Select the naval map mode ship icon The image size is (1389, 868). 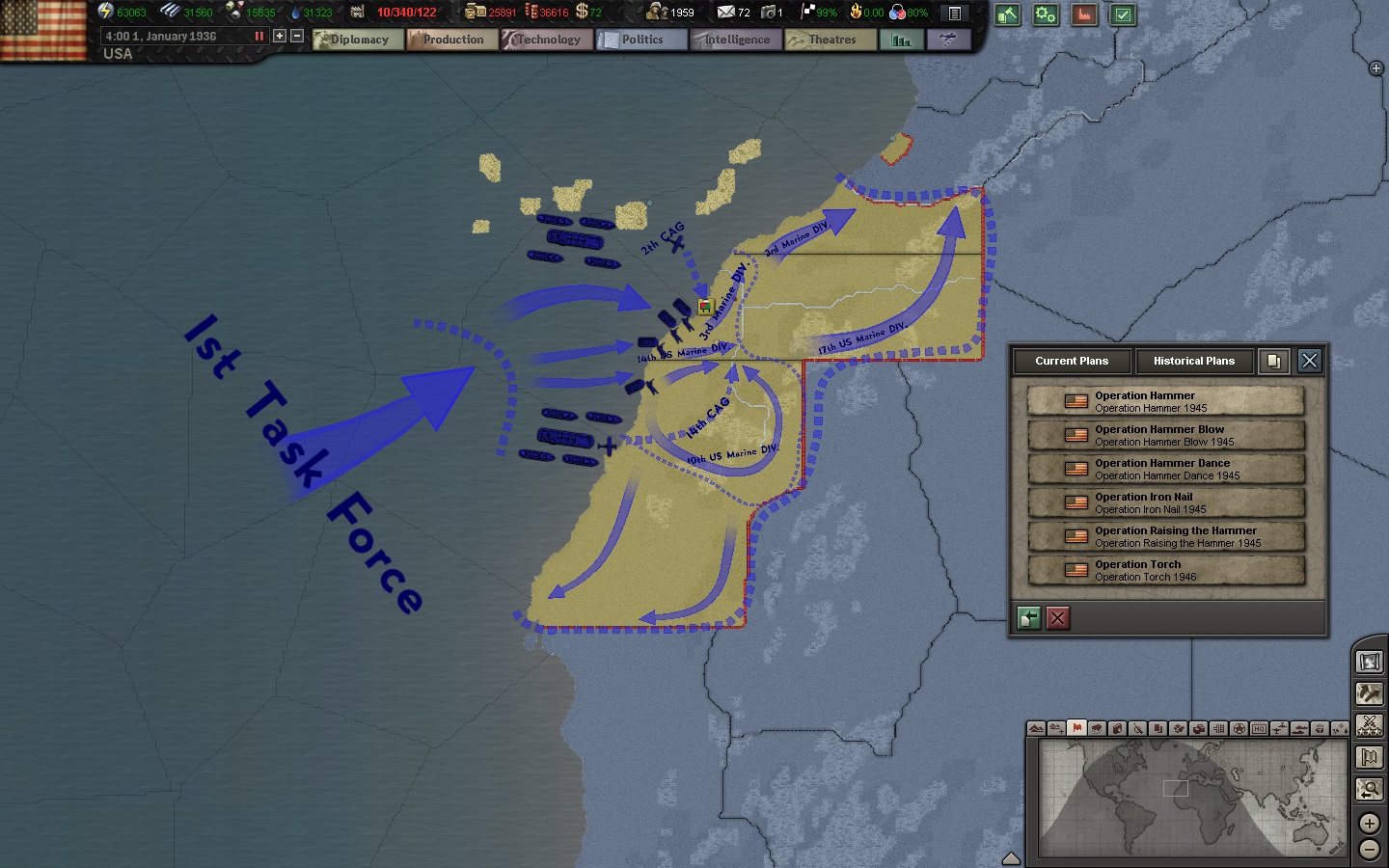(1300, 730)
